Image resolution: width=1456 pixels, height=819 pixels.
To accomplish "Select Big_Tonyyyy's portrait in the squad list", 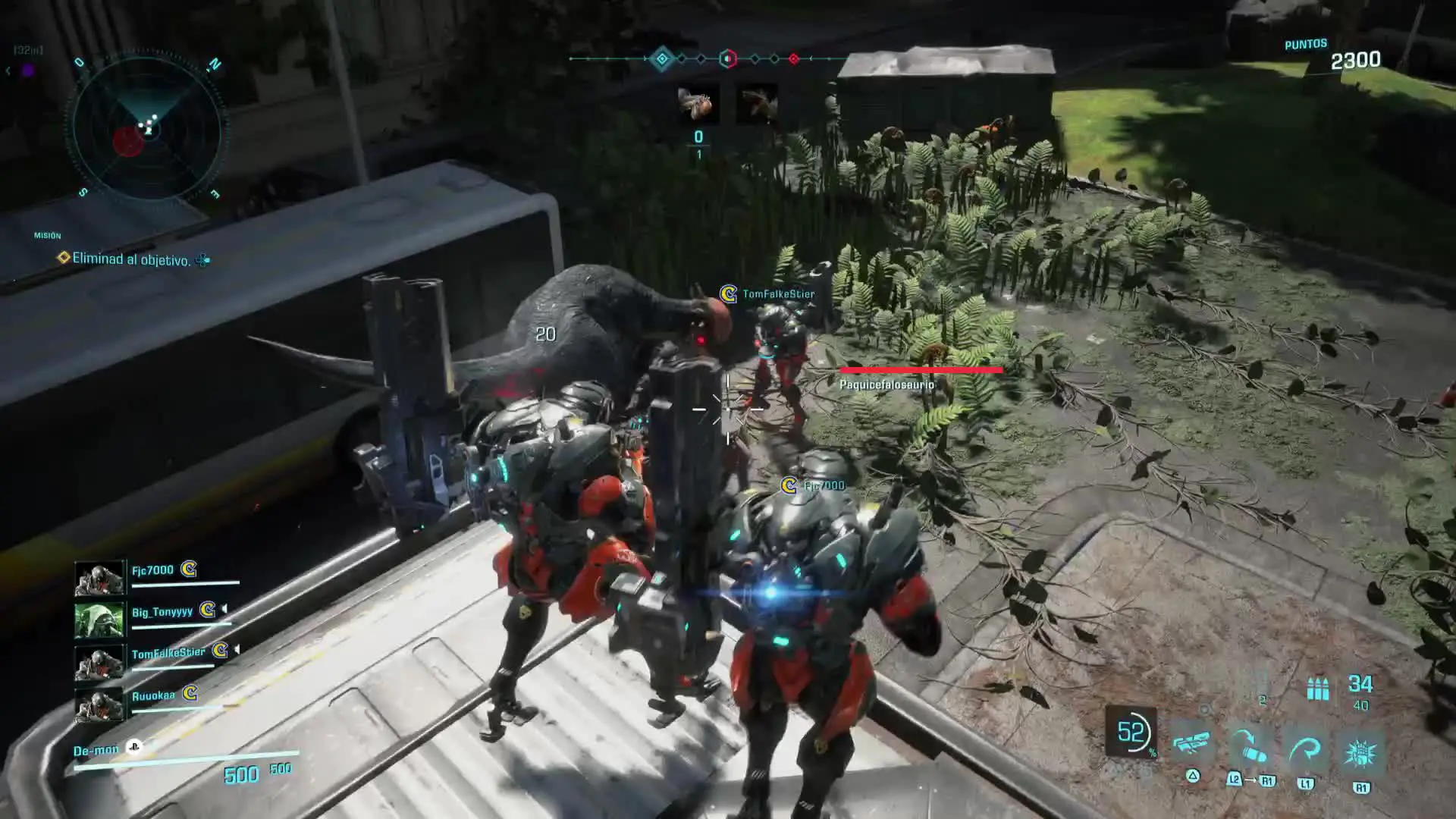I will click(99, 620).
